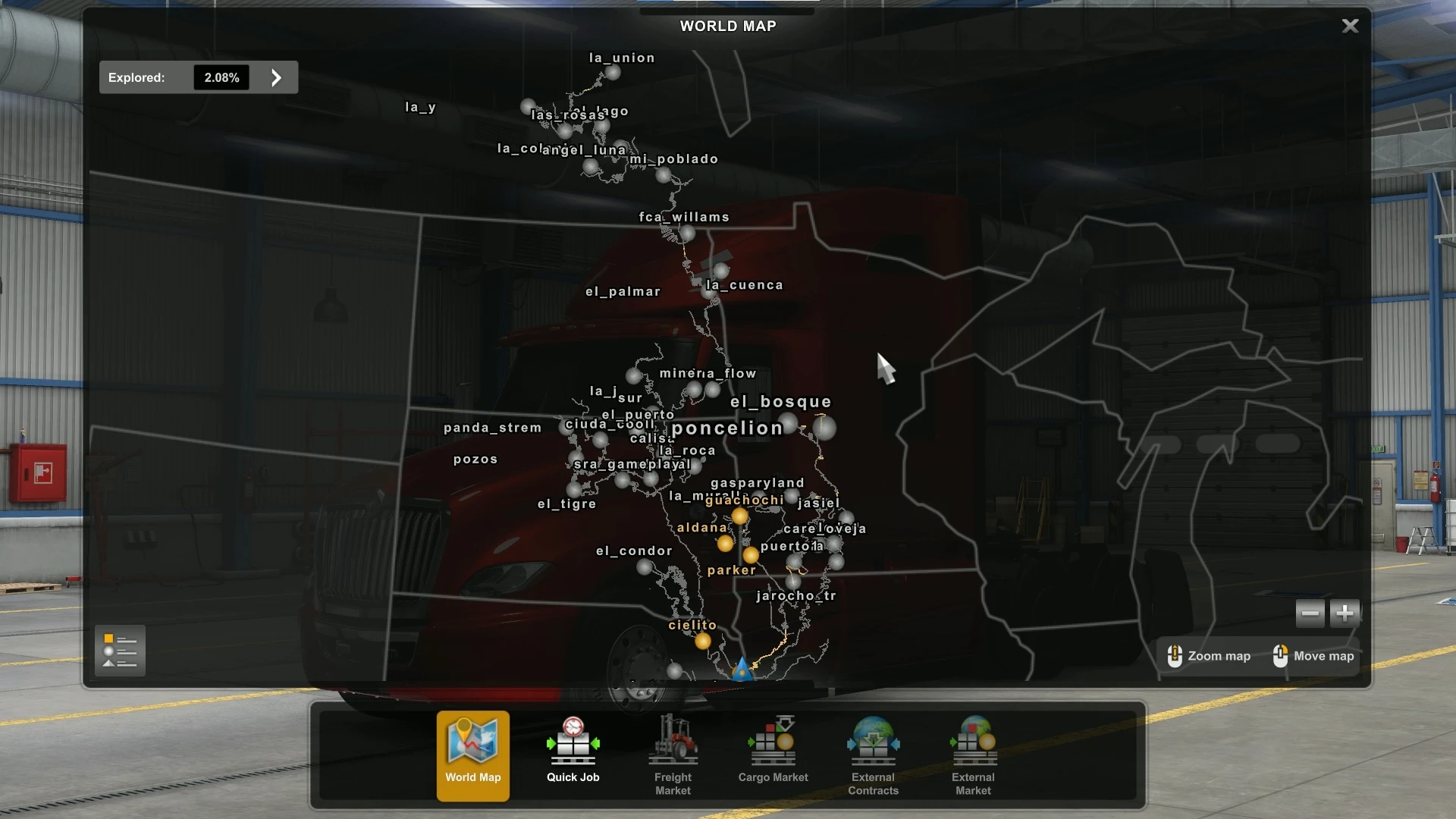Select the Quick Job tab label
This screenshot has height=819, width=1456.
click(573, 777)
